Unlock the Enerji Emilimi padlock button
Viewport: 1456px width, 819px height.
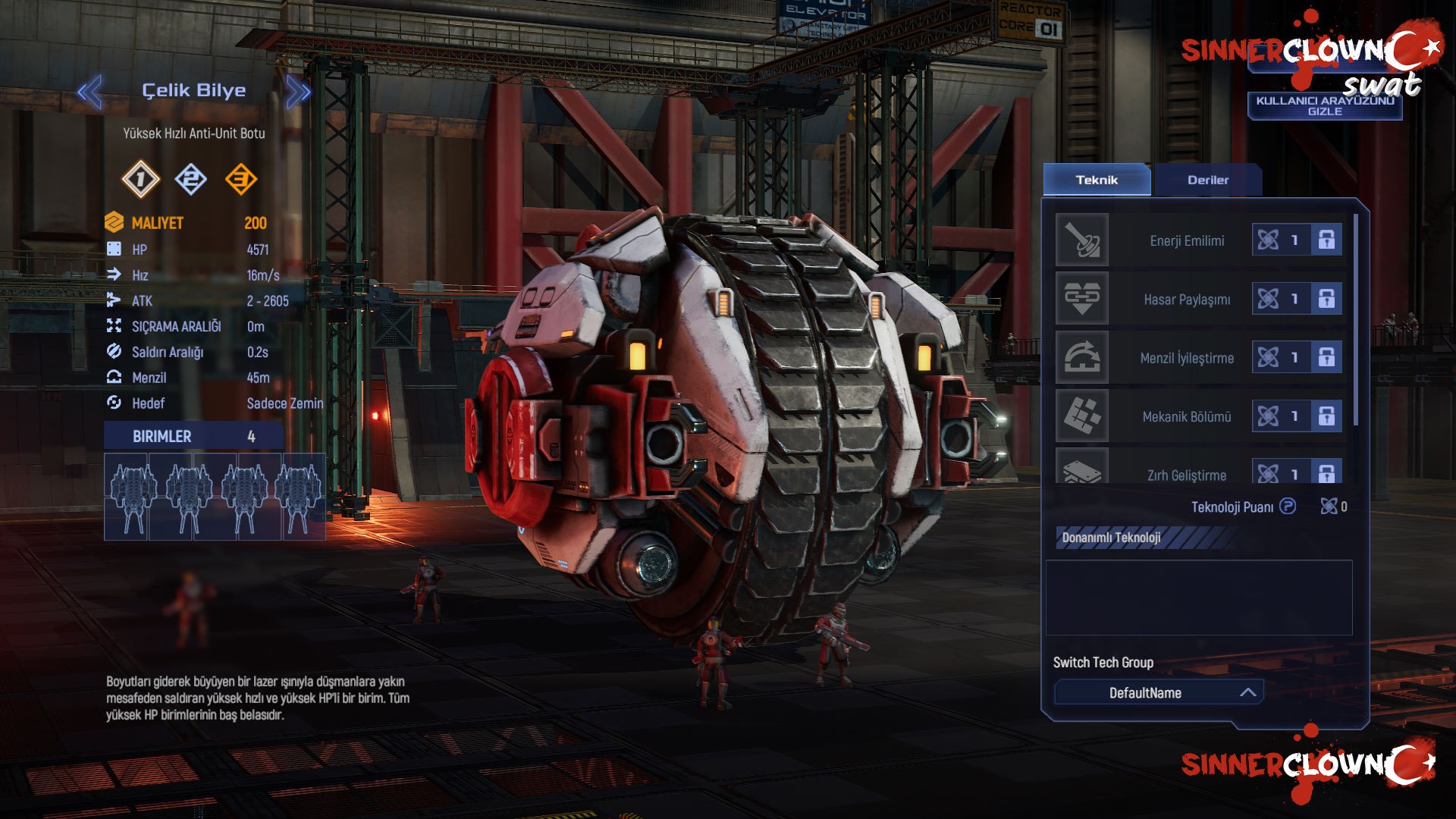click(1326, 240)
